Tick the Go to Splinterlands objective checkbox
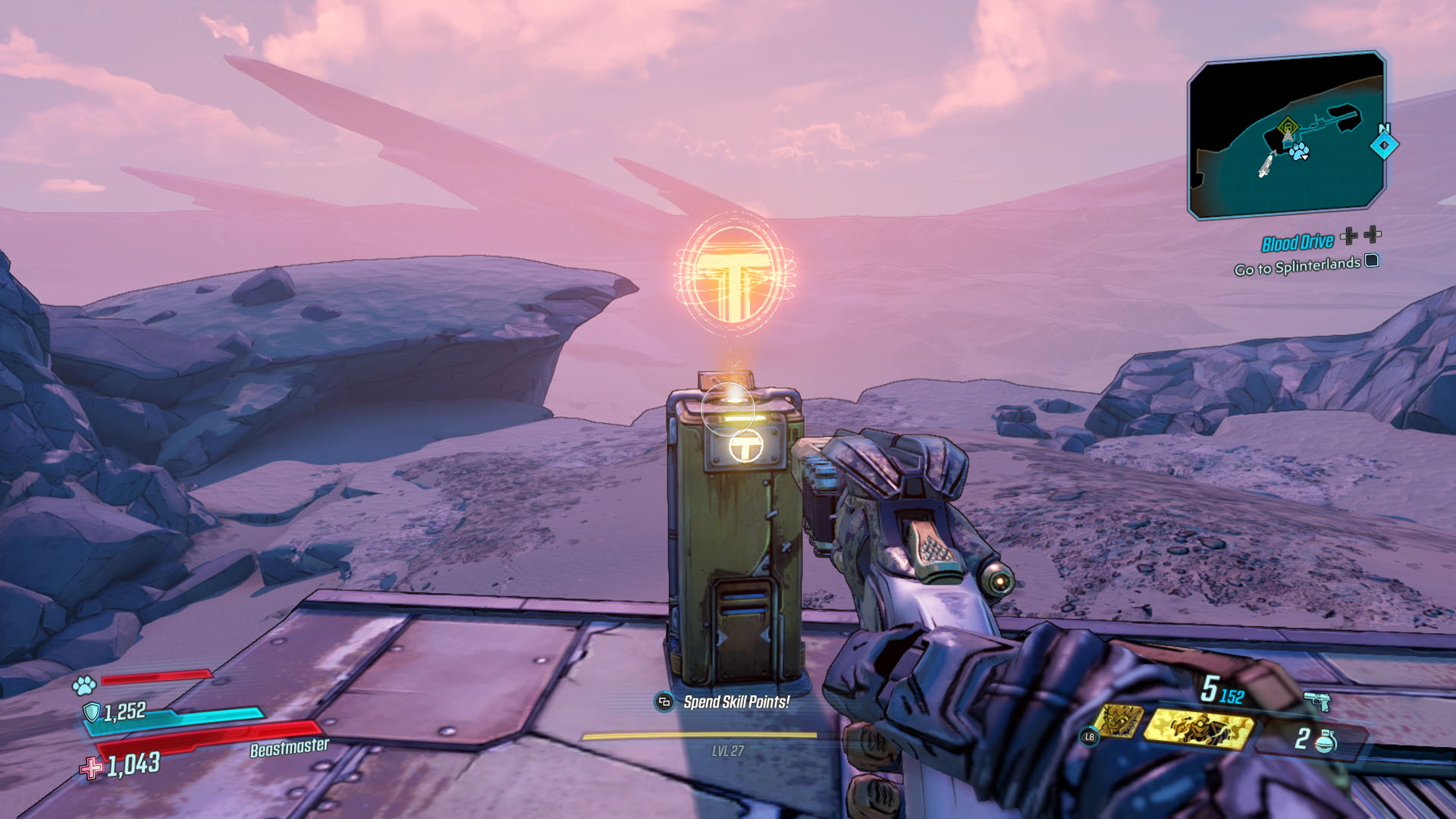Viewport: 1456px width, 819px height. (1372, 261)
